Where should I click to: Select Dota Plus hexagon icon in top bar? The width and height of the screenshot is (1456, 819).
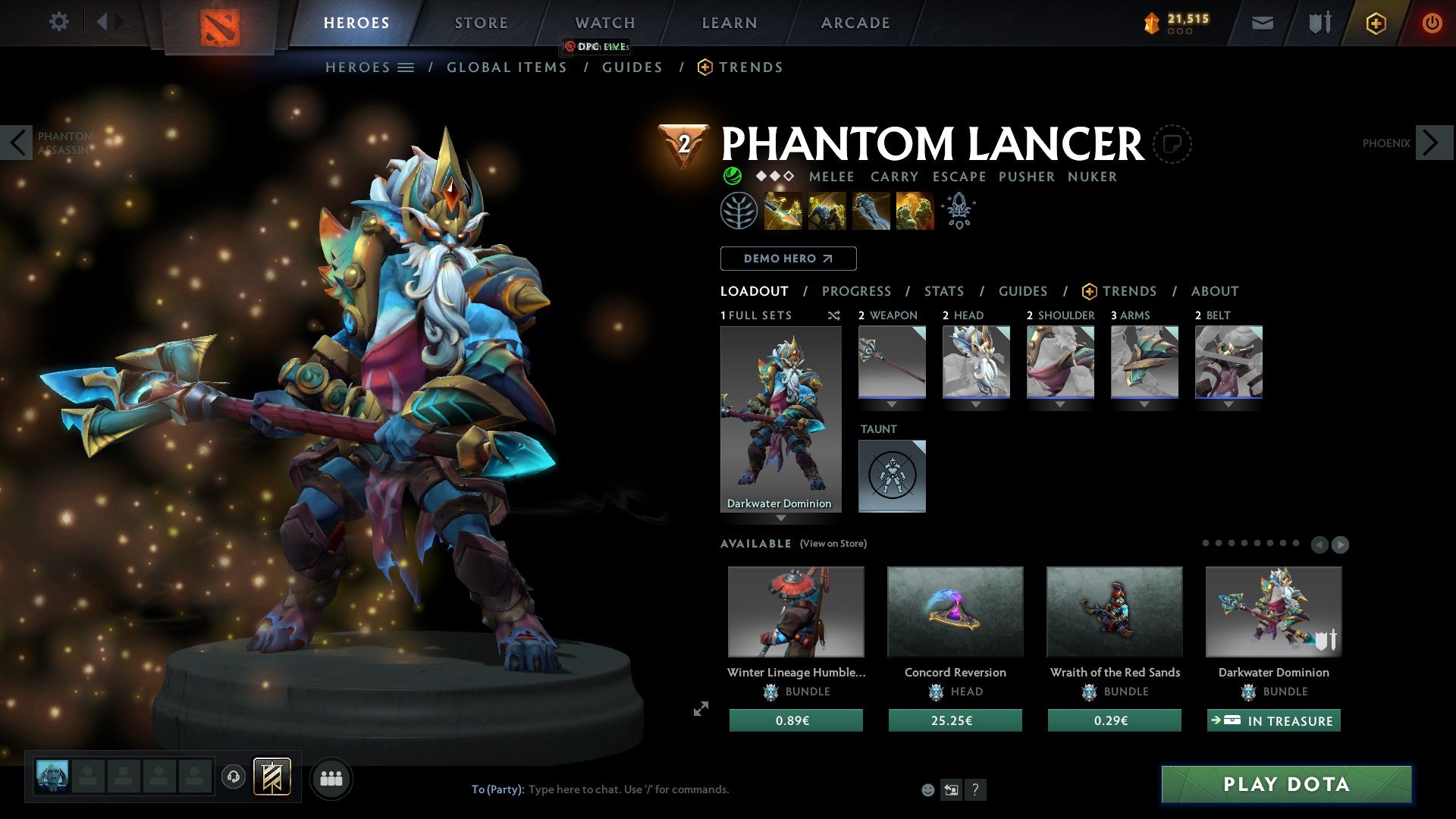pyautogui.click(x=1375, y=23)
